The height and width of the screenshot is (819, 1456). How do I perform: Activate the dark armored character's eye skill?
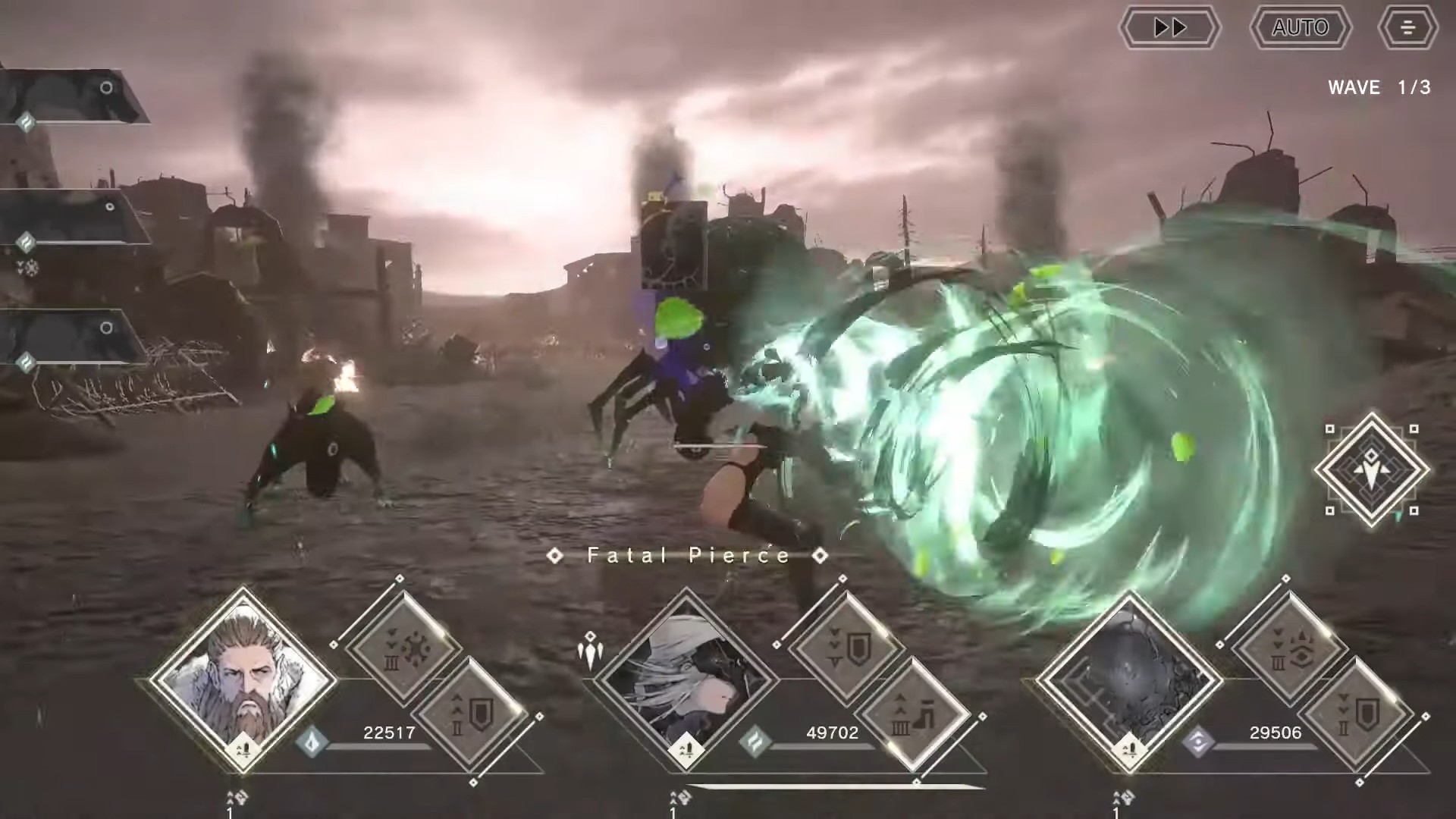pos(1289,649)
